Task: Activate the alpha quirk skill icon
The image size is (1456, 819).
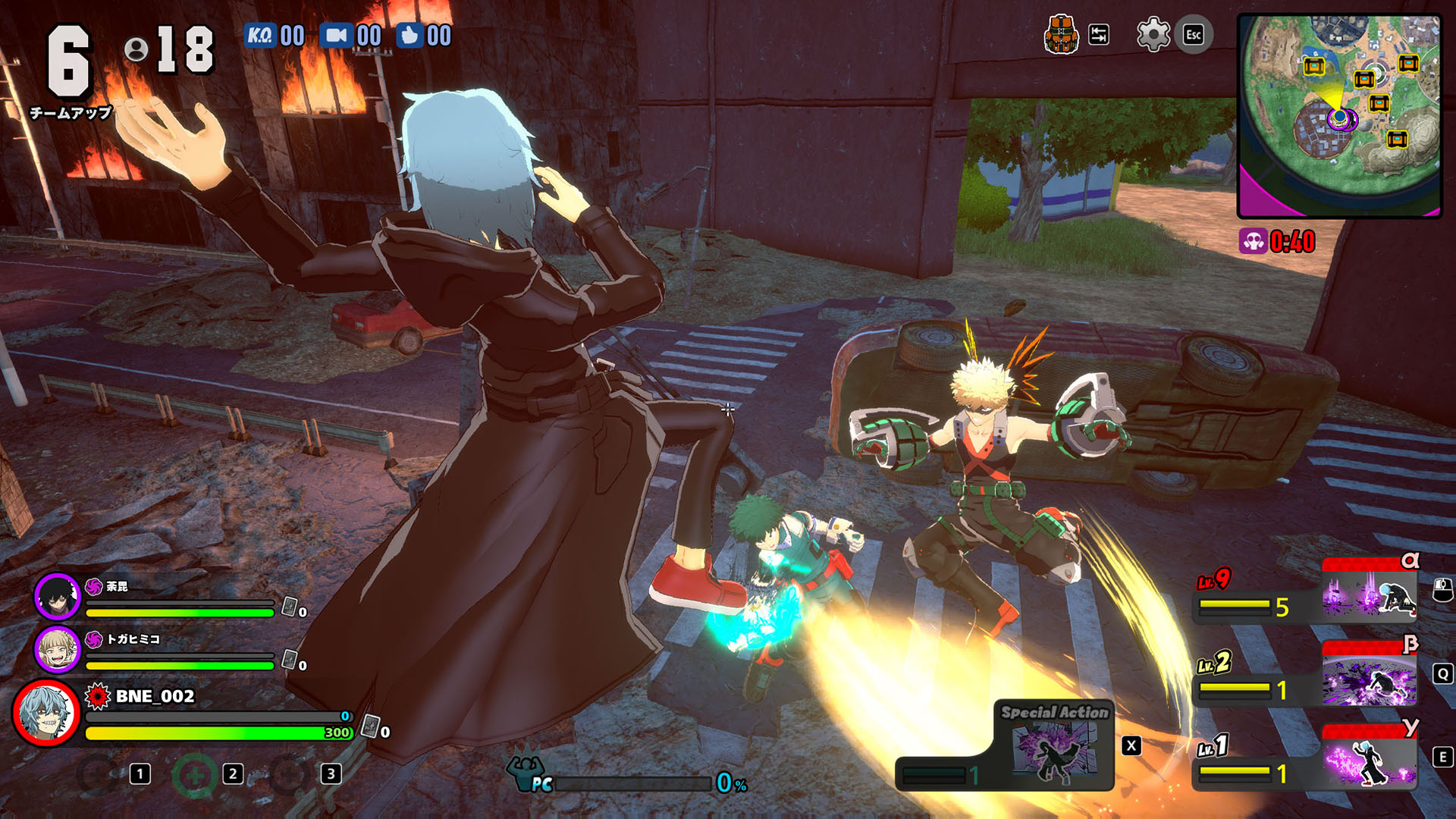Action: [1369, 593]
